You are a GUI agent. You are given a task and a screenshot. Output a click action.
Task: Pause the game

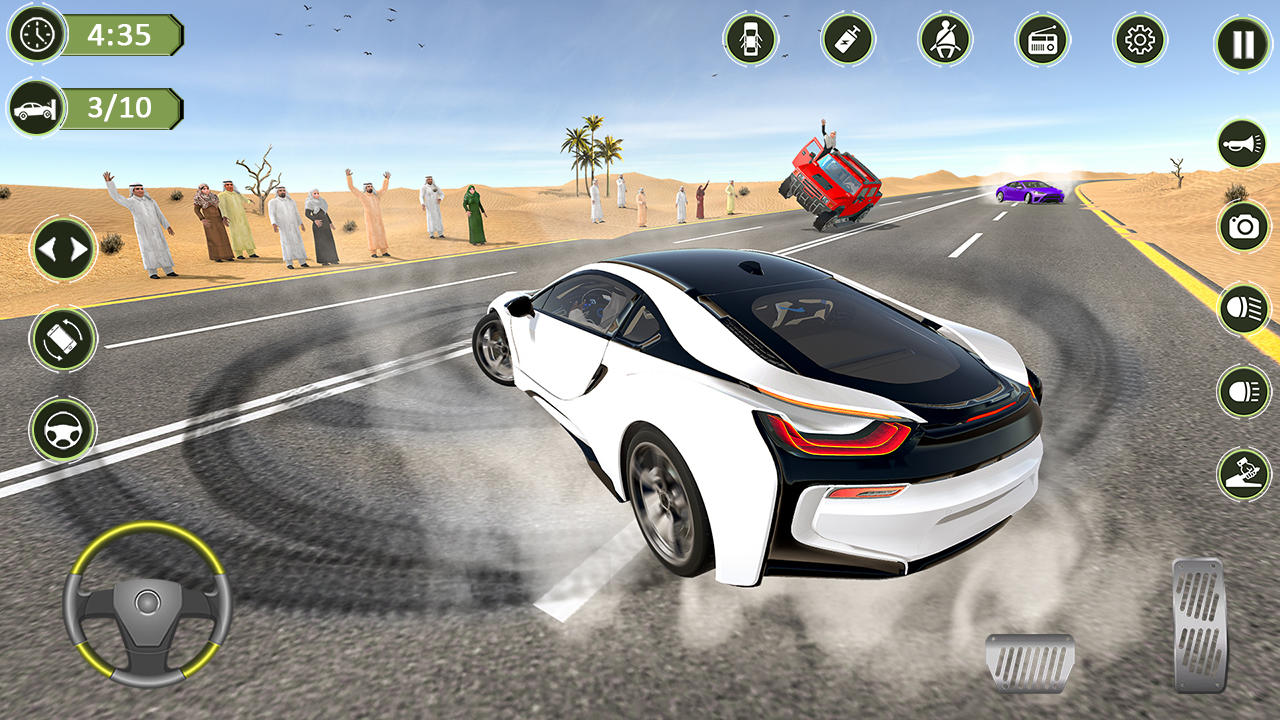point(1243,45)
